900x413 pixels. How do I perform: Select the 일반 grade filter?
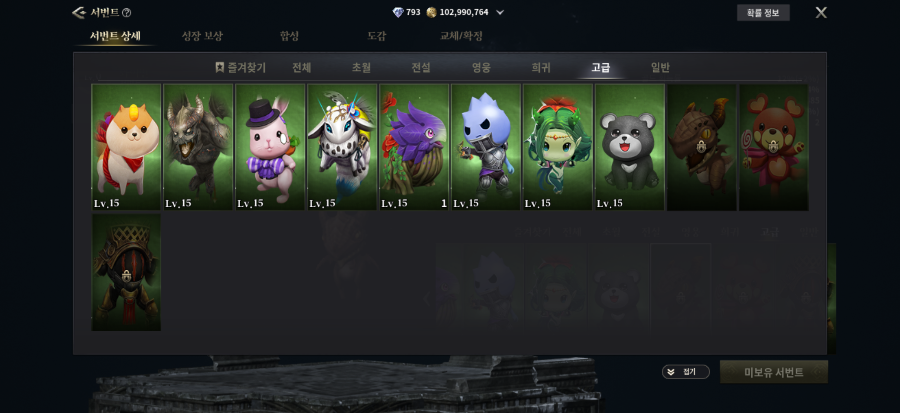point(660,68)
